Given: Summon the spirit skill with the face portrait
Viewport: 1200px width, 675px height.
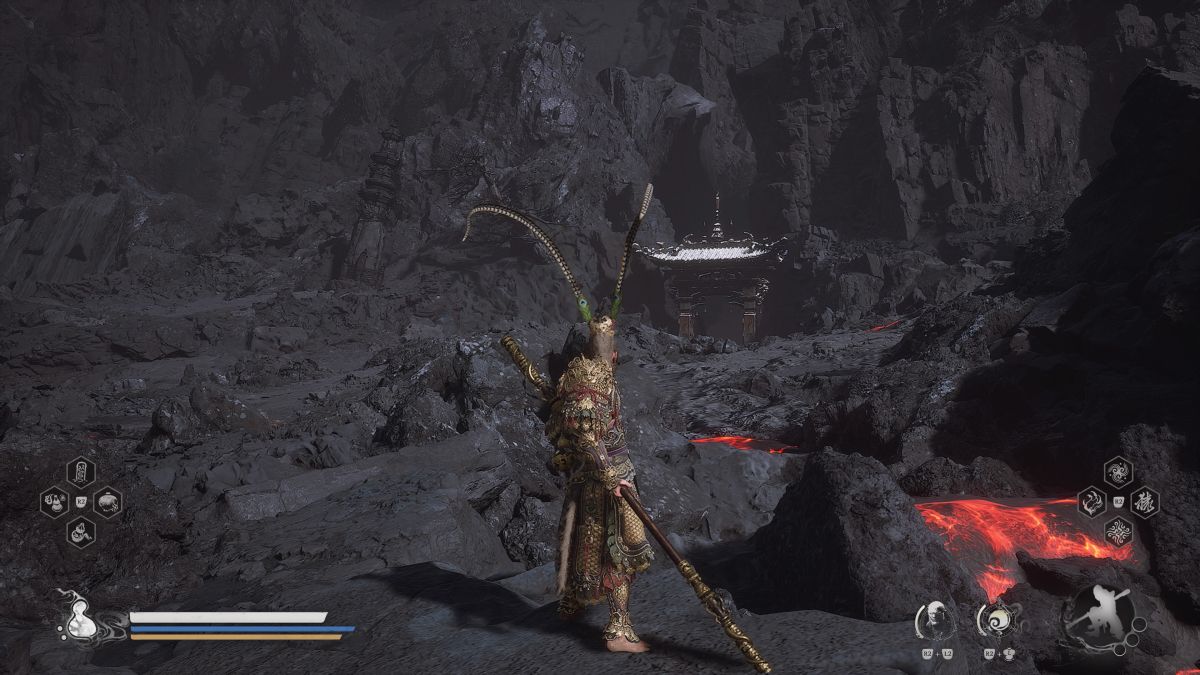Looking at the screenshot, I should [934, 621].
